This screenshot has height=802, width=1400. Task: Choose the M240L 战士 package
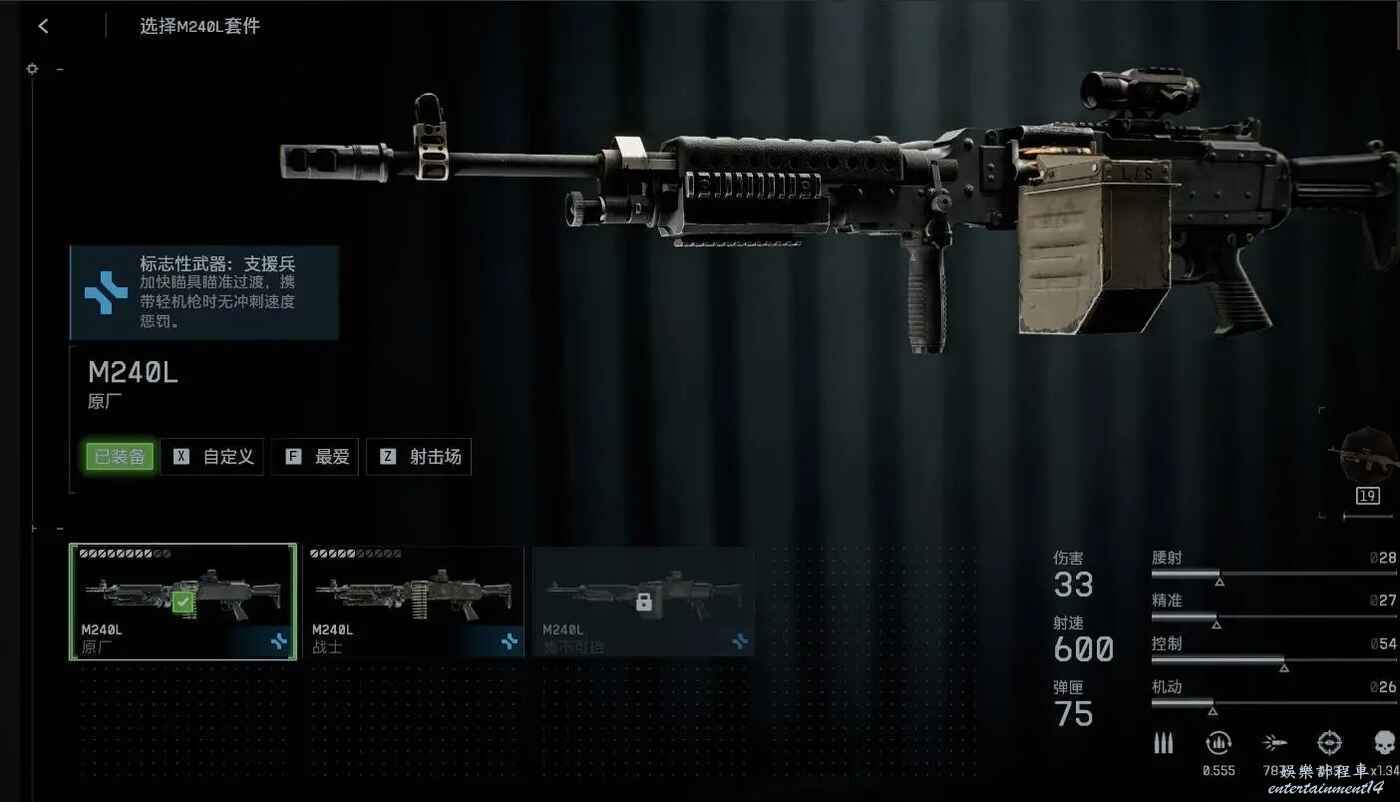(413, 602)
